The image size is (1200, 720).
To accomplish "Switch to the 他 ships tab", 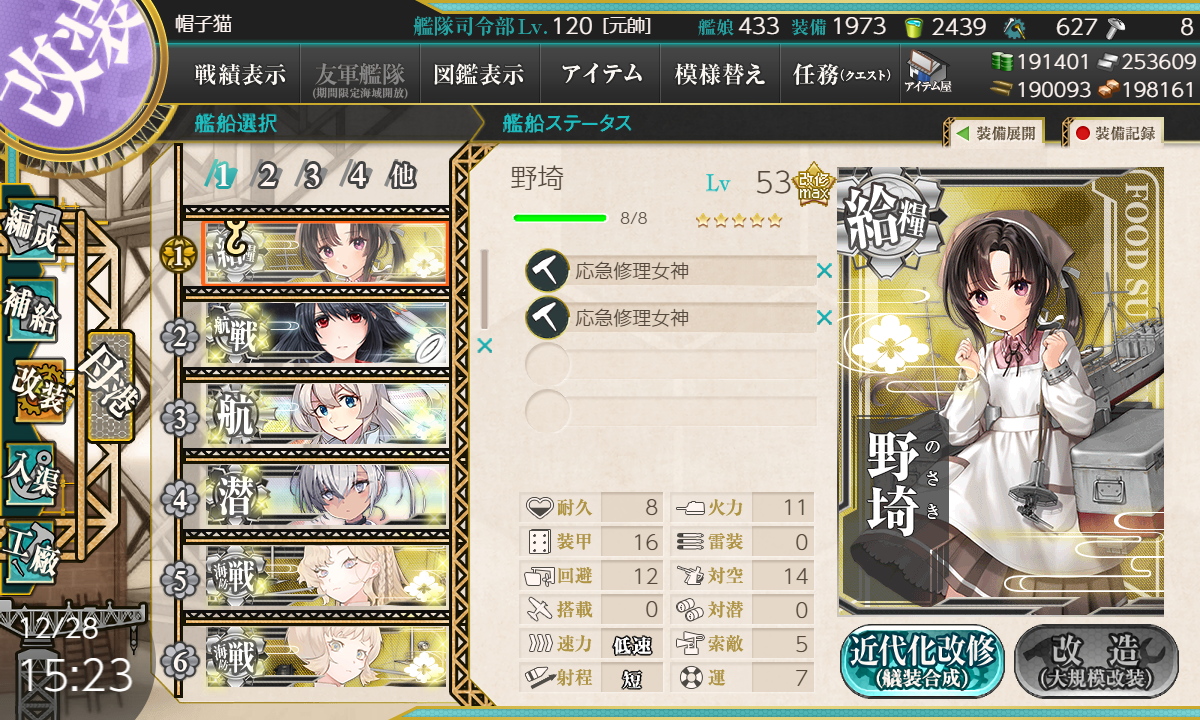I will (402, 176).
